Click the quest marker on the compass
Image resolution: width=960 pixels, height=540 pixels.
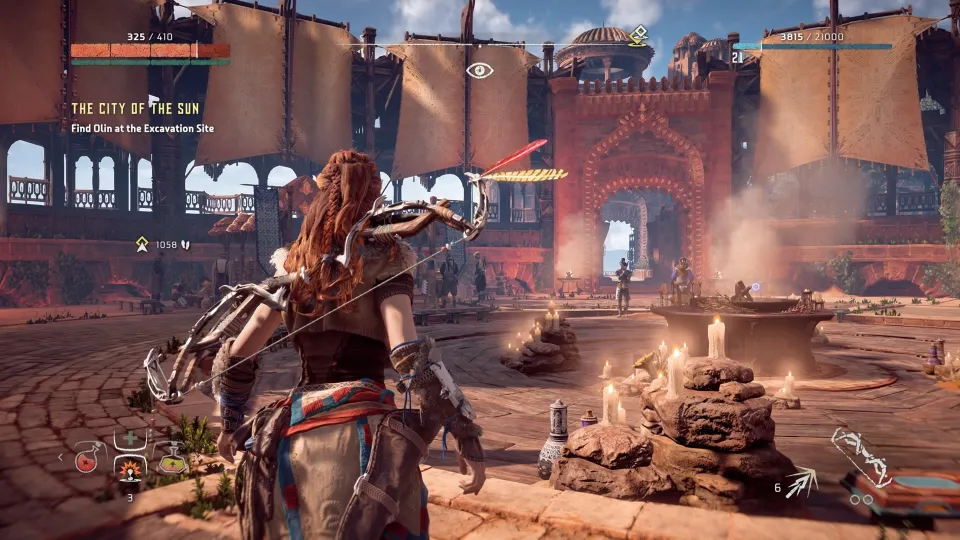pyautogui.click(x=637, y=35)
